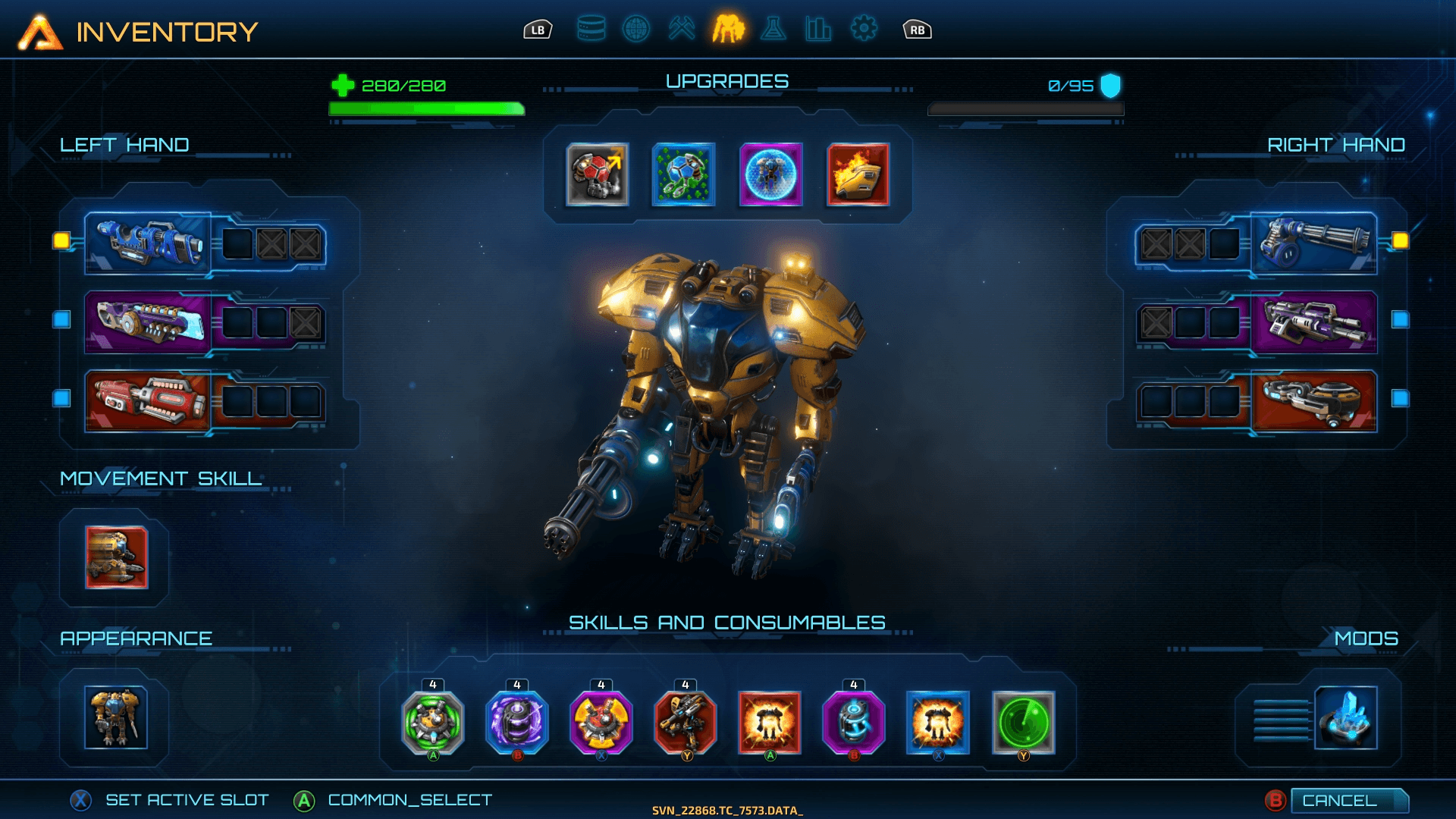The image size is (1456, 819).
Task: Open the crossed-tools crafting tab
Action: (682, 30)
